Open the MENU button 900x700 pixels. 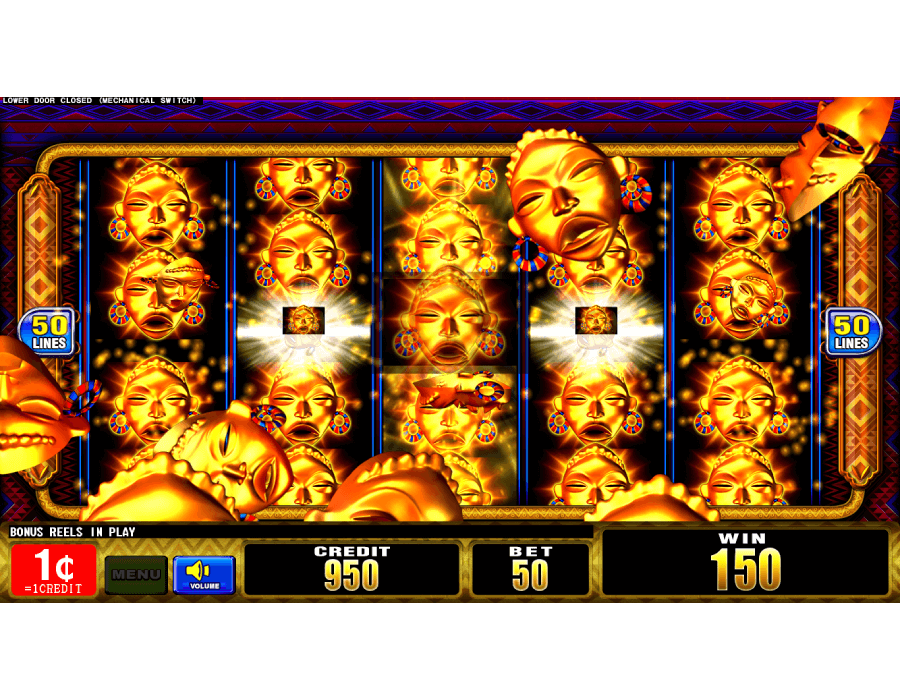[x=136, y=574]
